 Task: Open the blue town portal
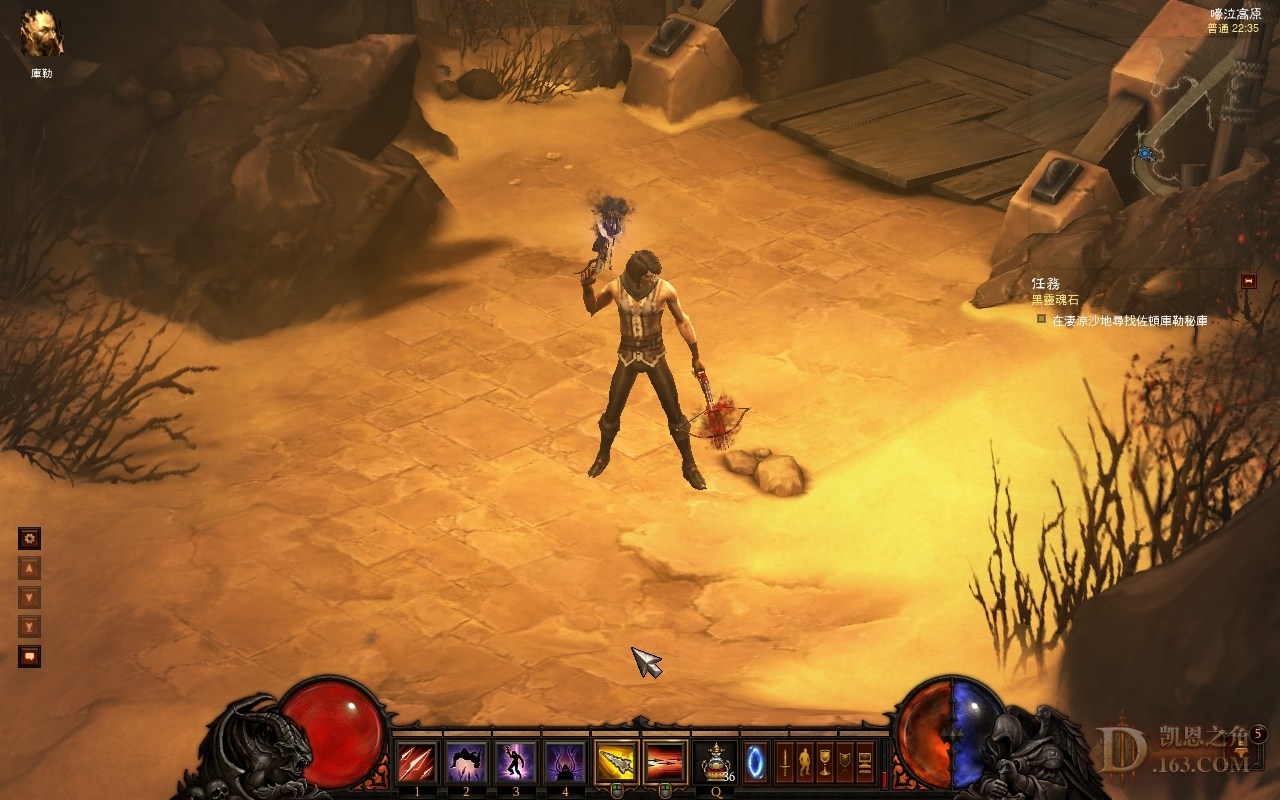755,762
